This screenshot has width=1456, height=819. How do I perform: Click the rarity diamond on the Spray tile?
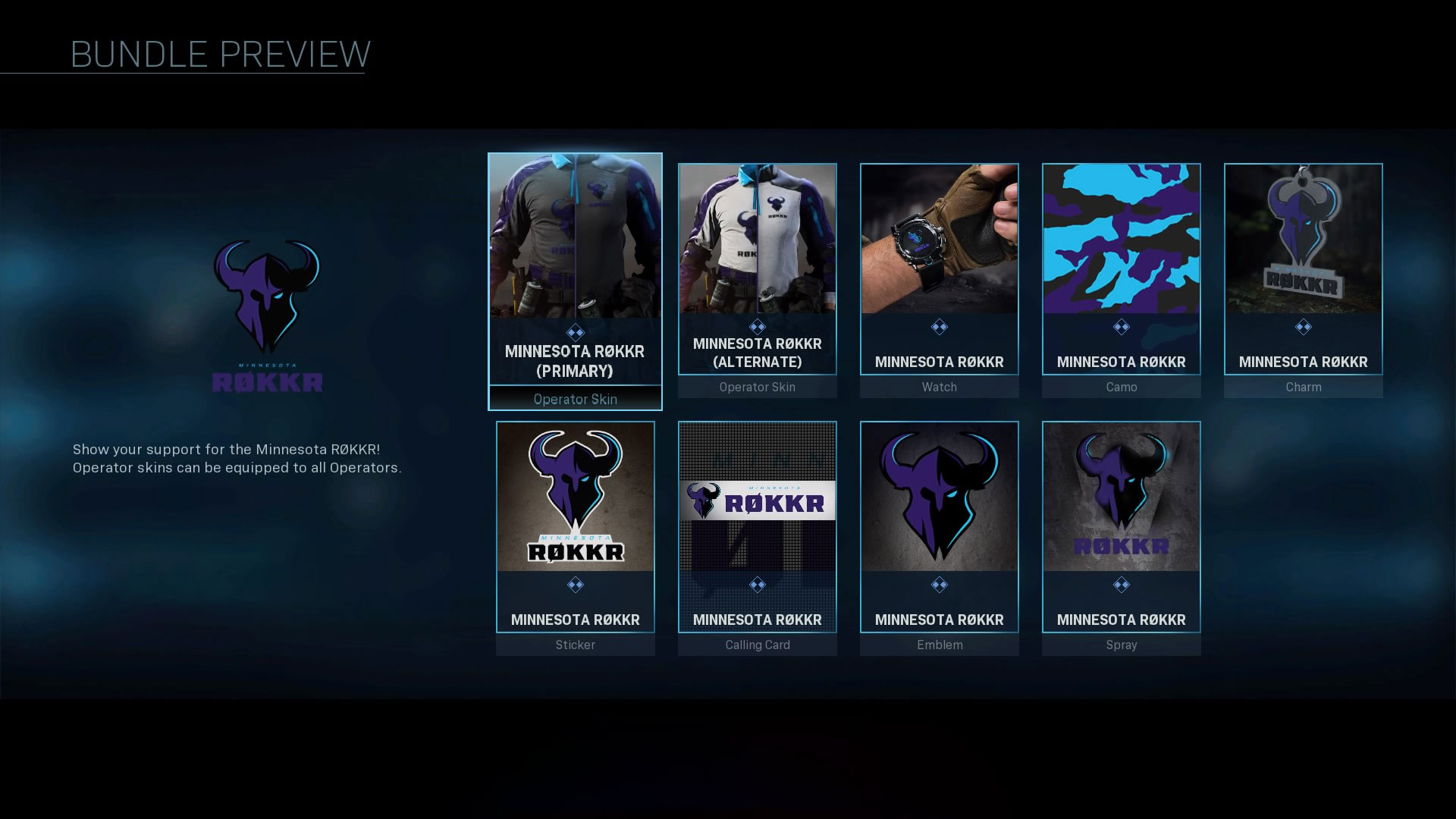click(1121, 584)
